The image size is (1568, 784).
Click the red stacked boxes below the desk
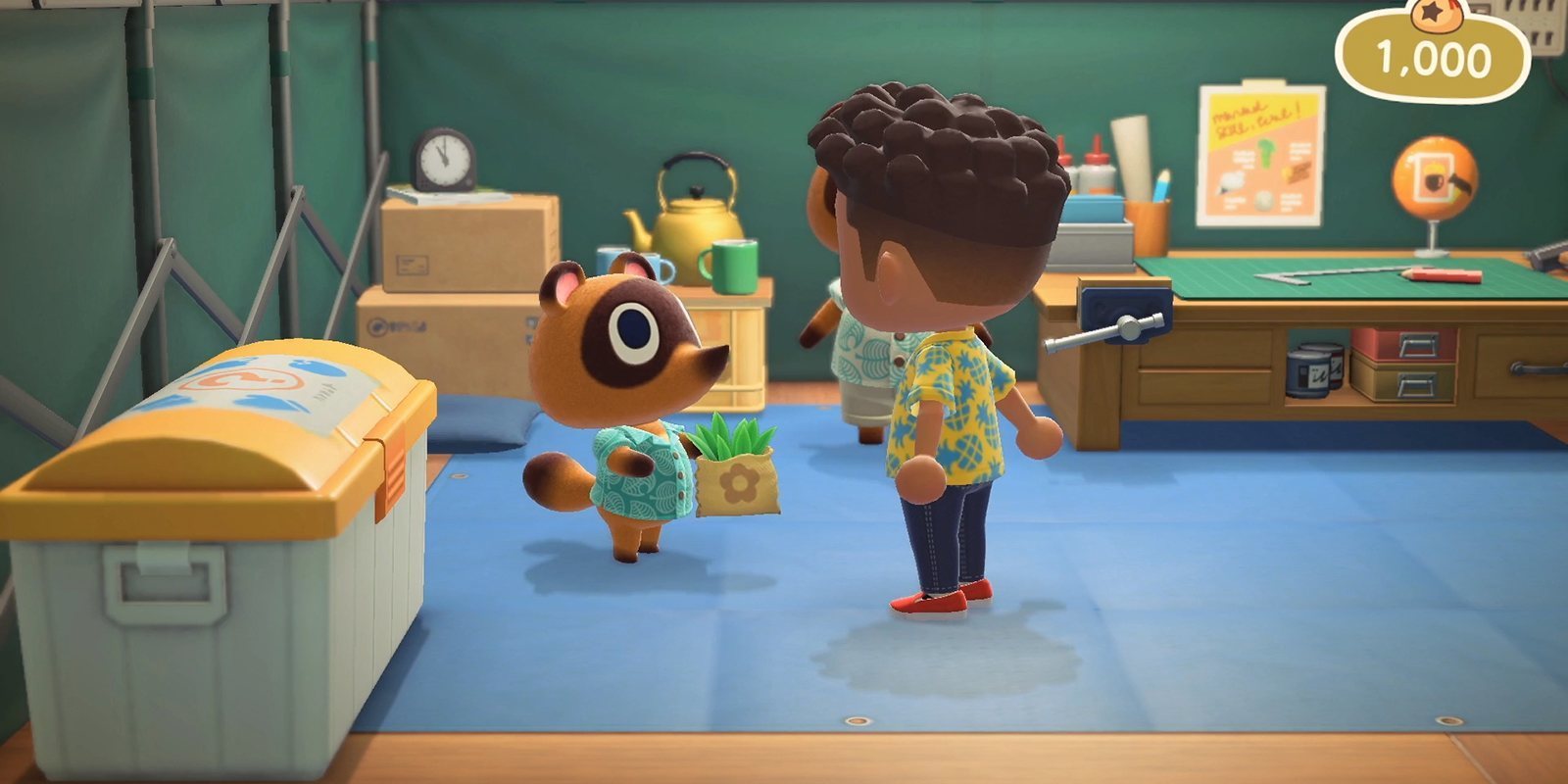pos(1403,345)
